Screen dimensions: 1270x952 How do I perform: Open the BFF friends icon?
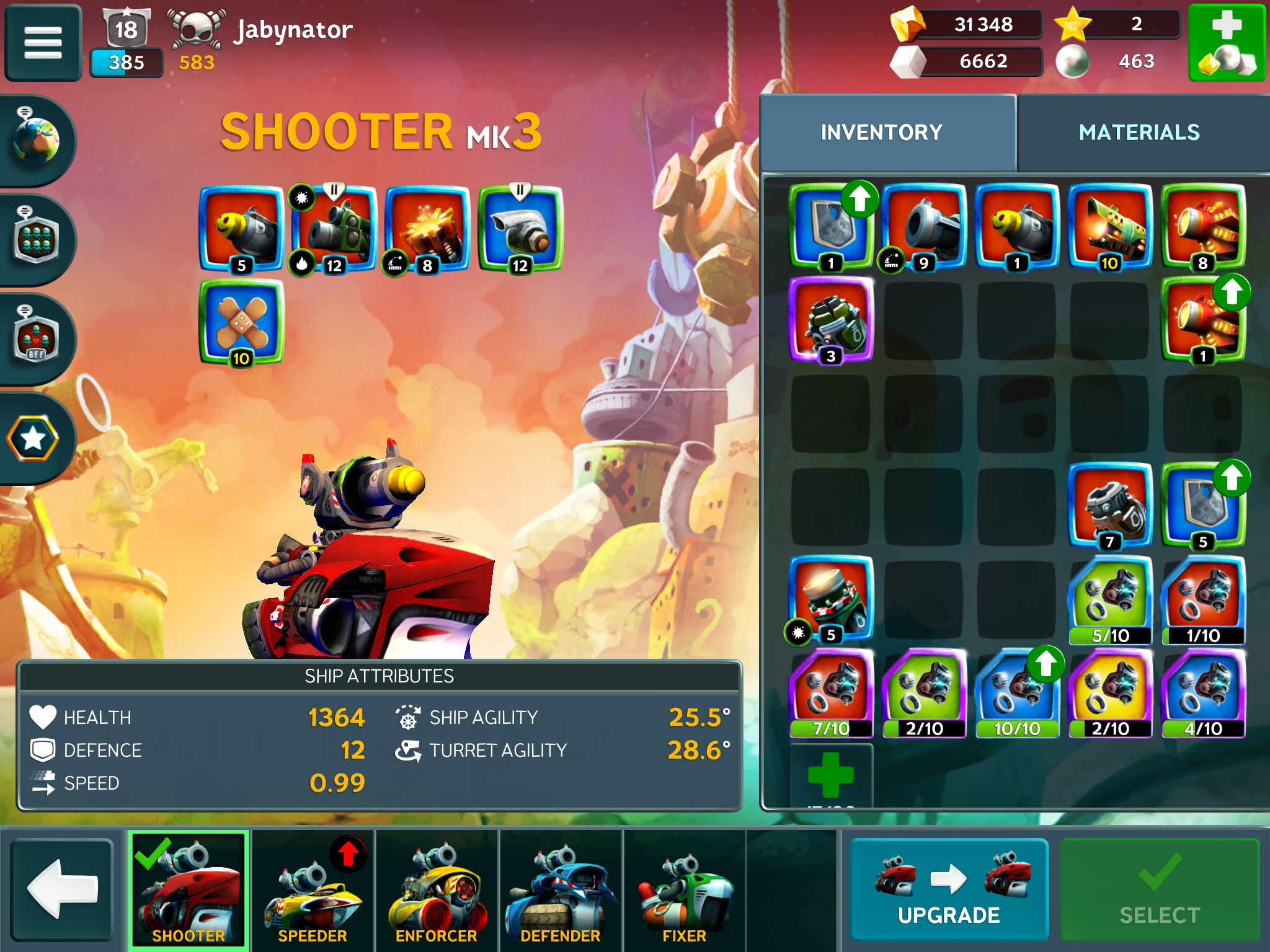click(36, 339)
